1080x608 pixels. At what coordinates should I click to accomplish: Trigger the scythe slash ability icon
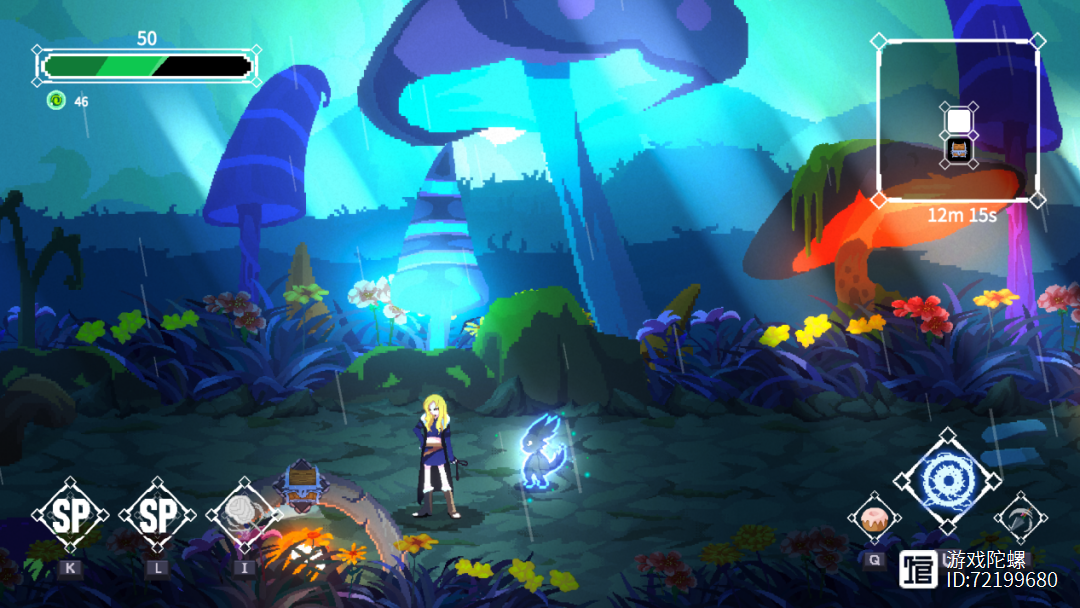(x=1020, y=518)
